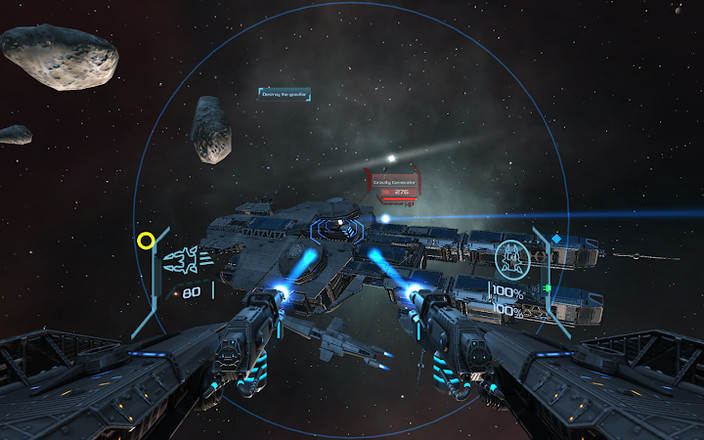Select the blue hexagonal target lock bracket
The height and width of the screenshot is (440, 704).
pyautogui.click(x=338, y=231)
